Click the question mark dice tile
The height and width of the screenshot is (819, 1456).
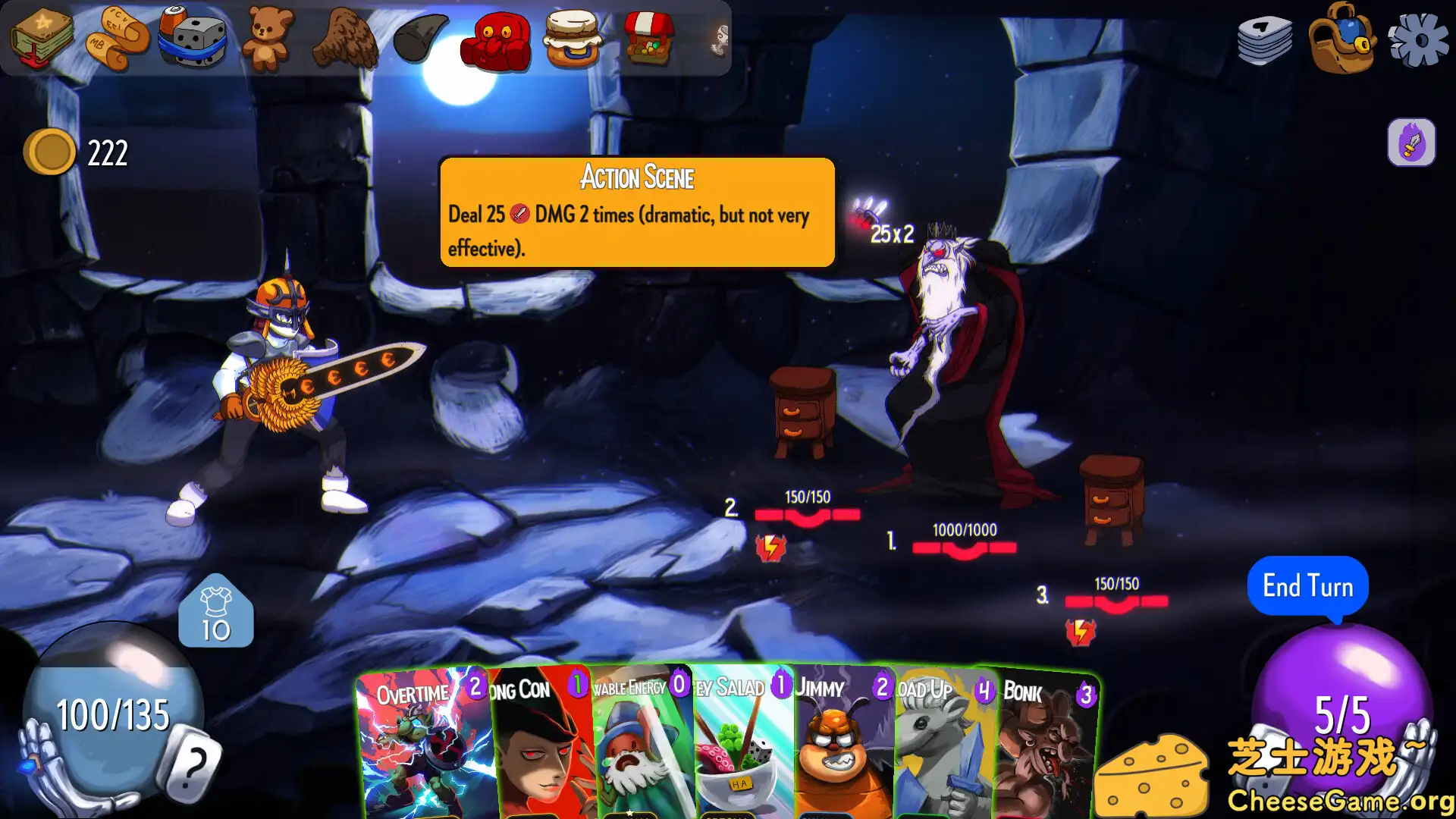(x=192, y=761)
